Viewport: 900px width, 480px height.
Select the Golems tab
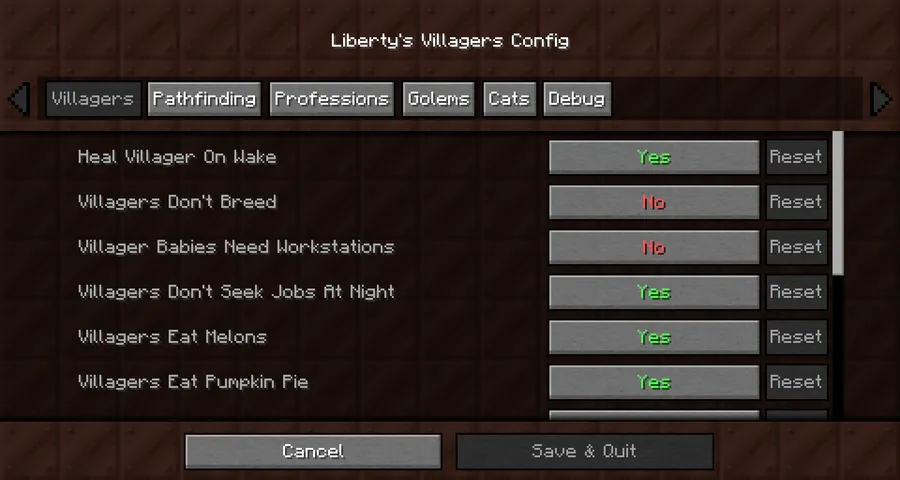tap(438, 99)
